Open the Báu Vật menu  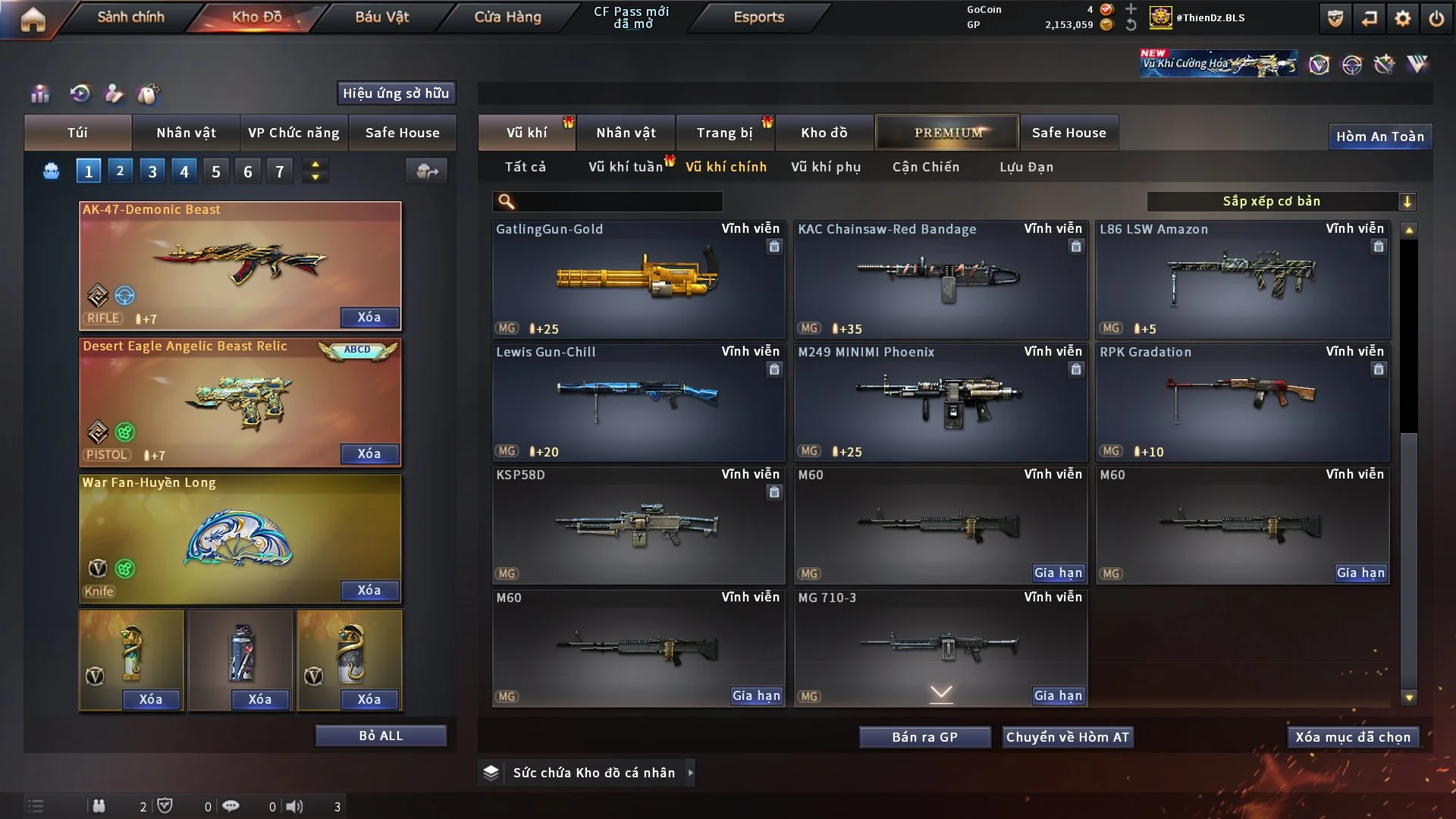[381, 17]
